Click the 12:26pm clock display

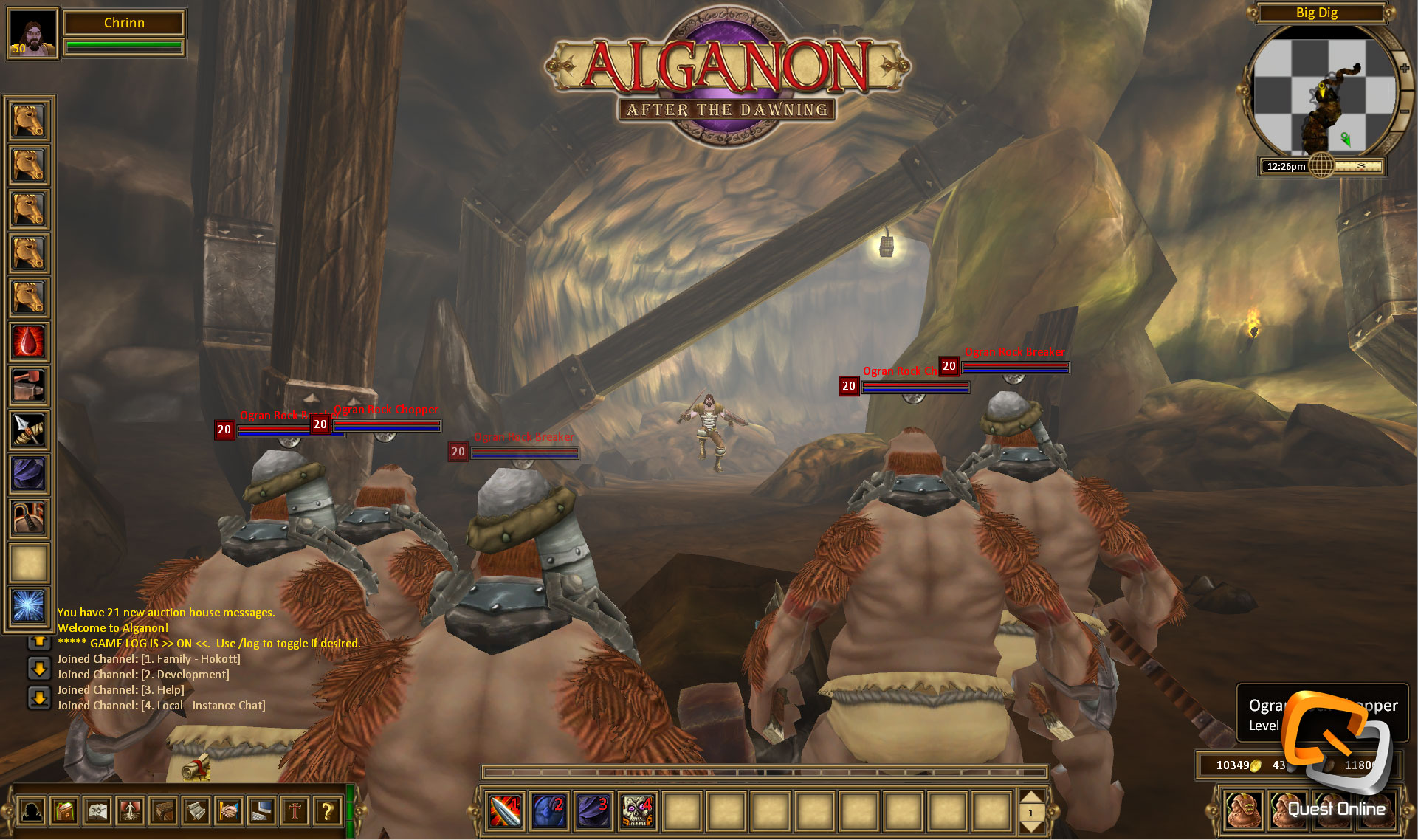(x=1285, y=166)
